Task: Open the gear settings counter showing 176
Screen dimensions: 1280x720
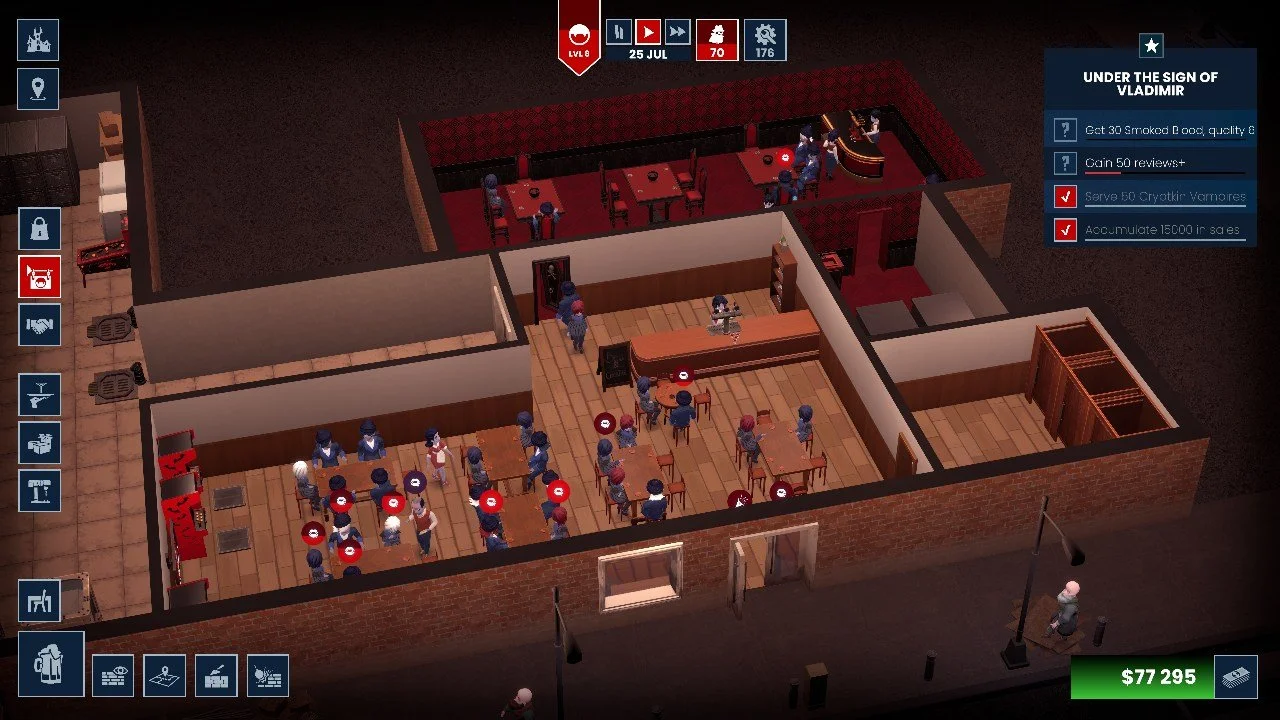Action: [765, 40]
